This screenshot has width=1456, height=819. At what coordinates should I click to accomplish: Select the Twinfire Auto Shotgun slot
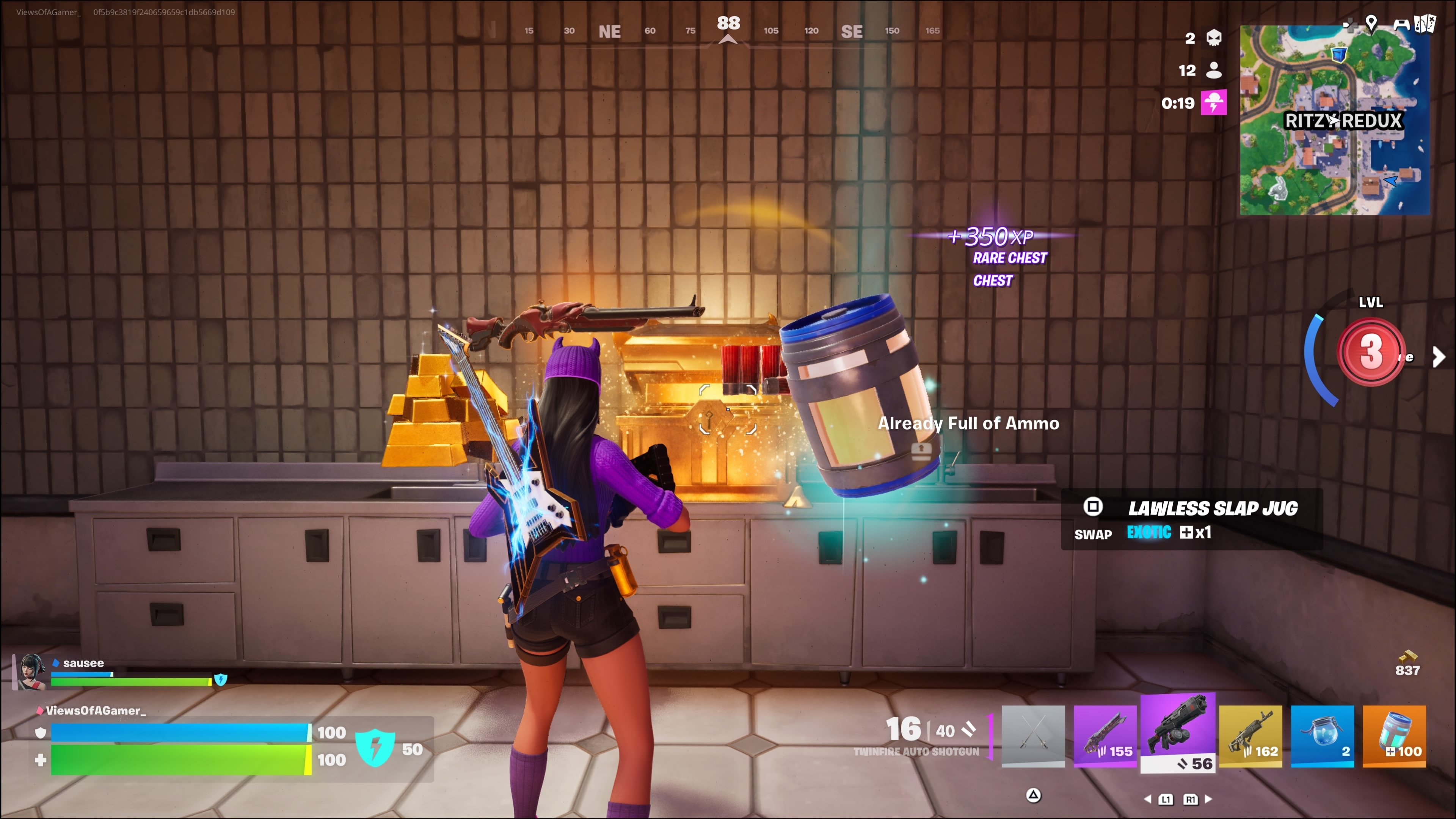(x=1177, y=733)
